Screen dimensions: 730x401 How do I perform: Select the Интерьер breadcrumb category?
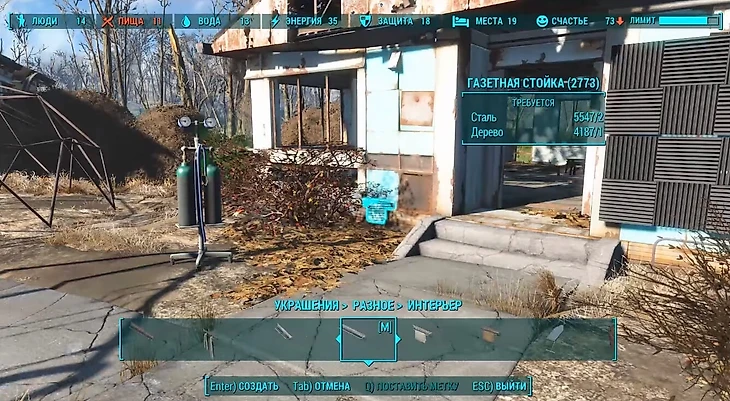click(x=433, y=305)
